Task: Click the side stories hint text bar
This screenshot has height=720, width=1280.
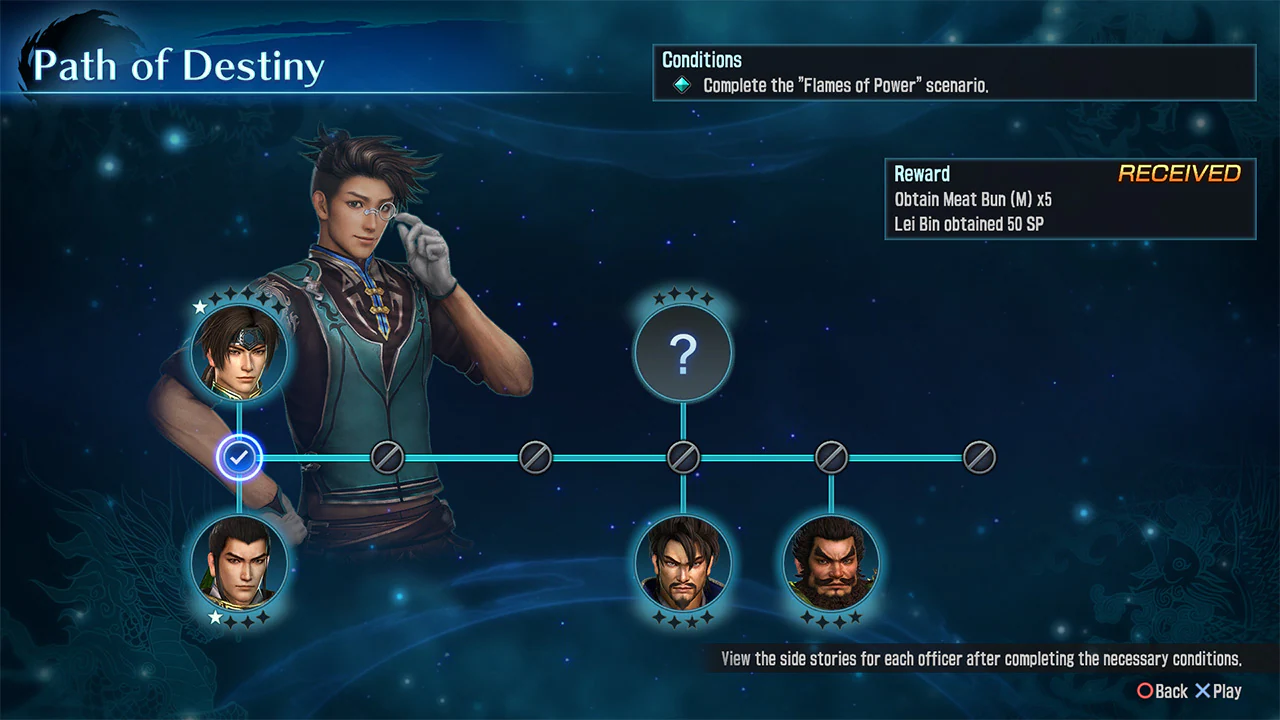Action: click(x=979, y=659)
